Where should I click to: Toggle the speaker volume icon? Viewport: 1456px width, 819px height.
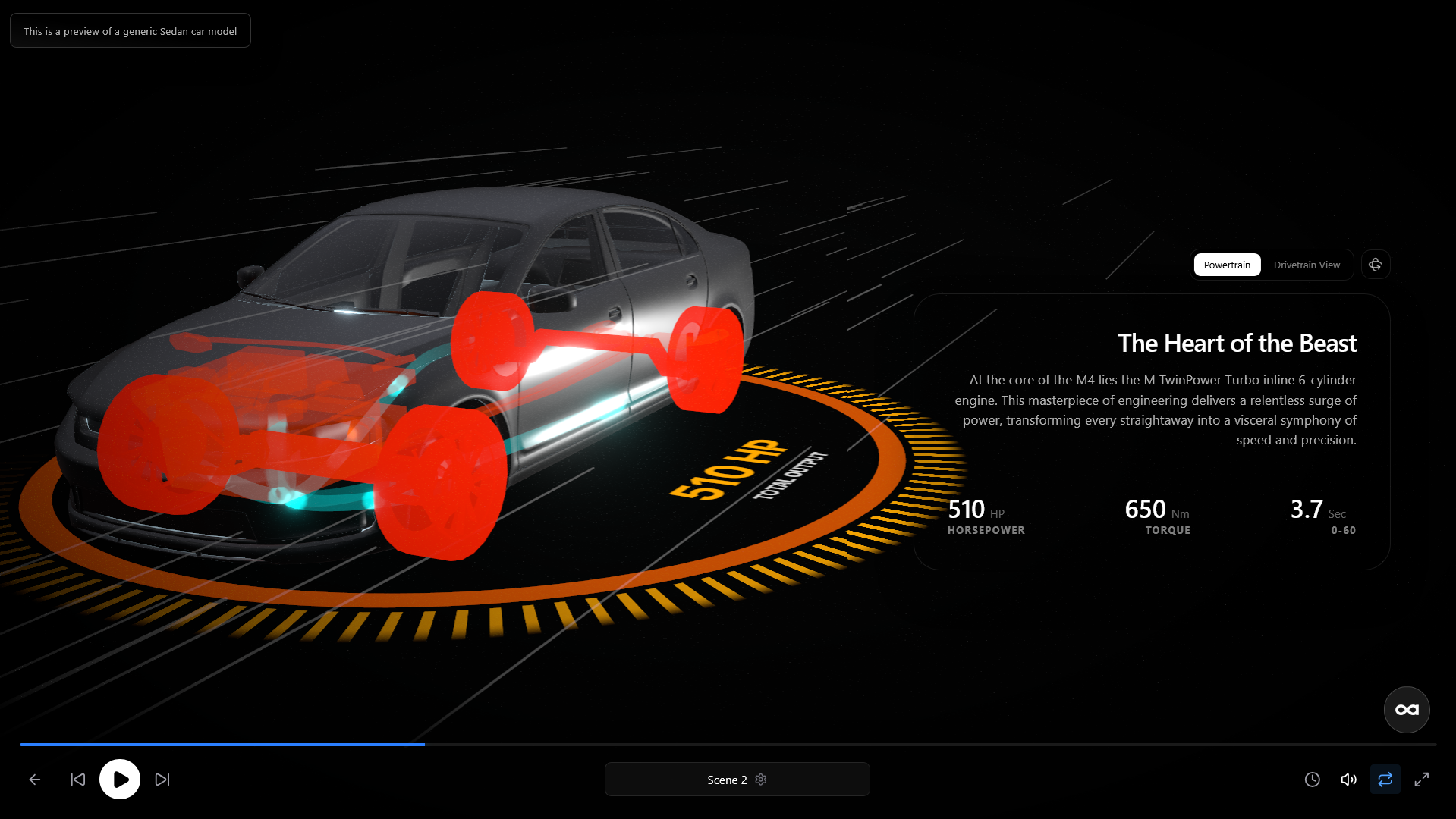point(1348,780)
